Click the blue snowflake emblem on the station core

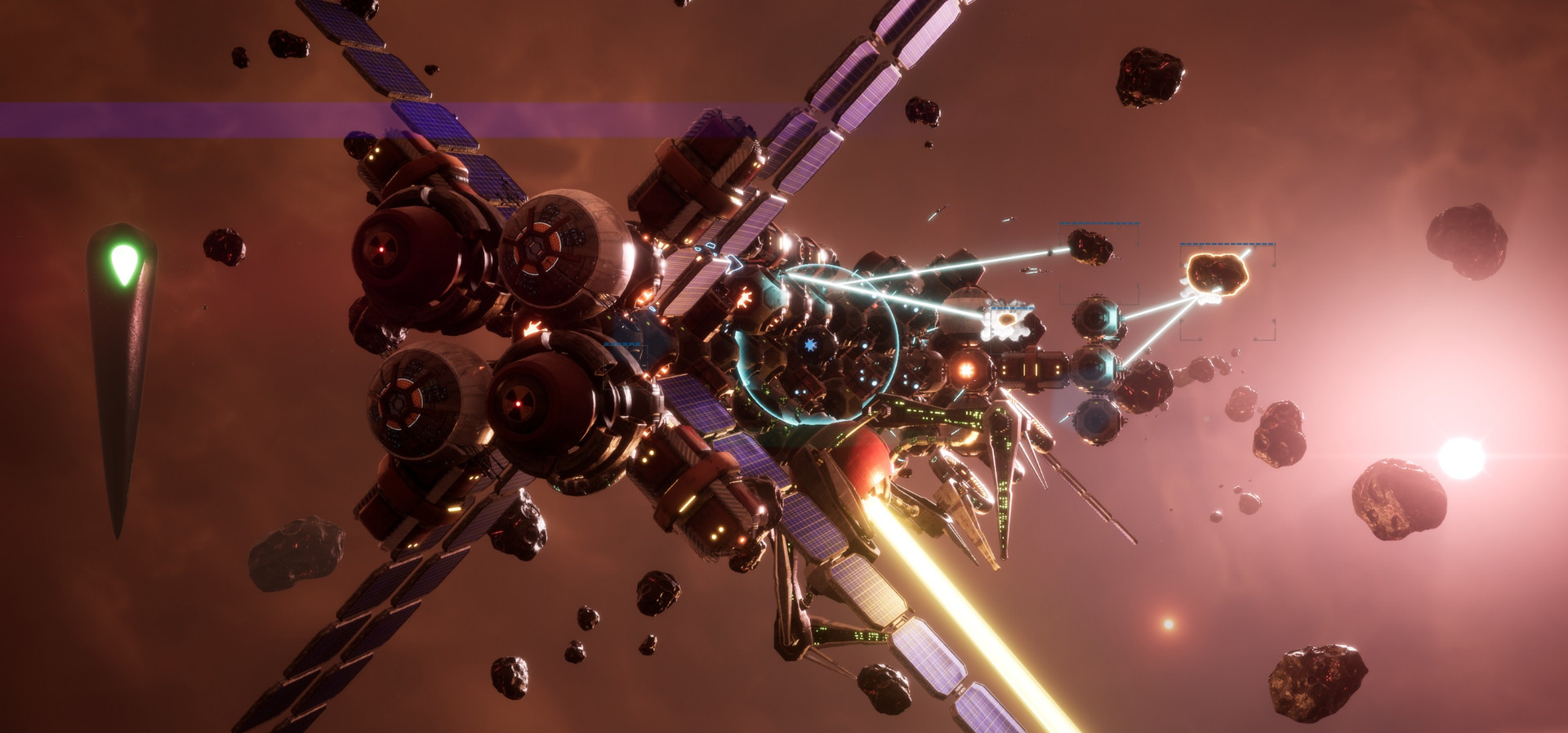click(x=811, y=345)
